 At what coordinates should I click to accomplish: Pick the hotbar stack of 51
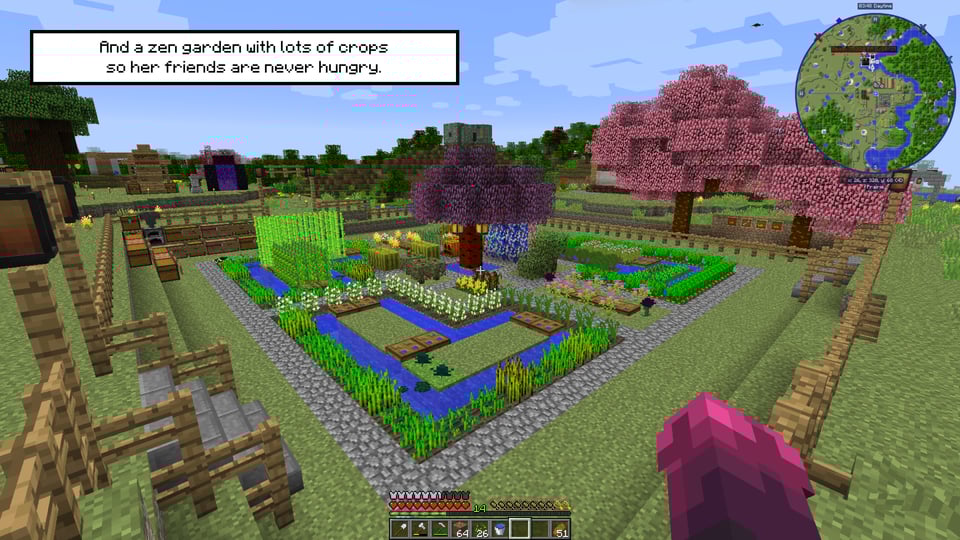click(x=560, y=528)
